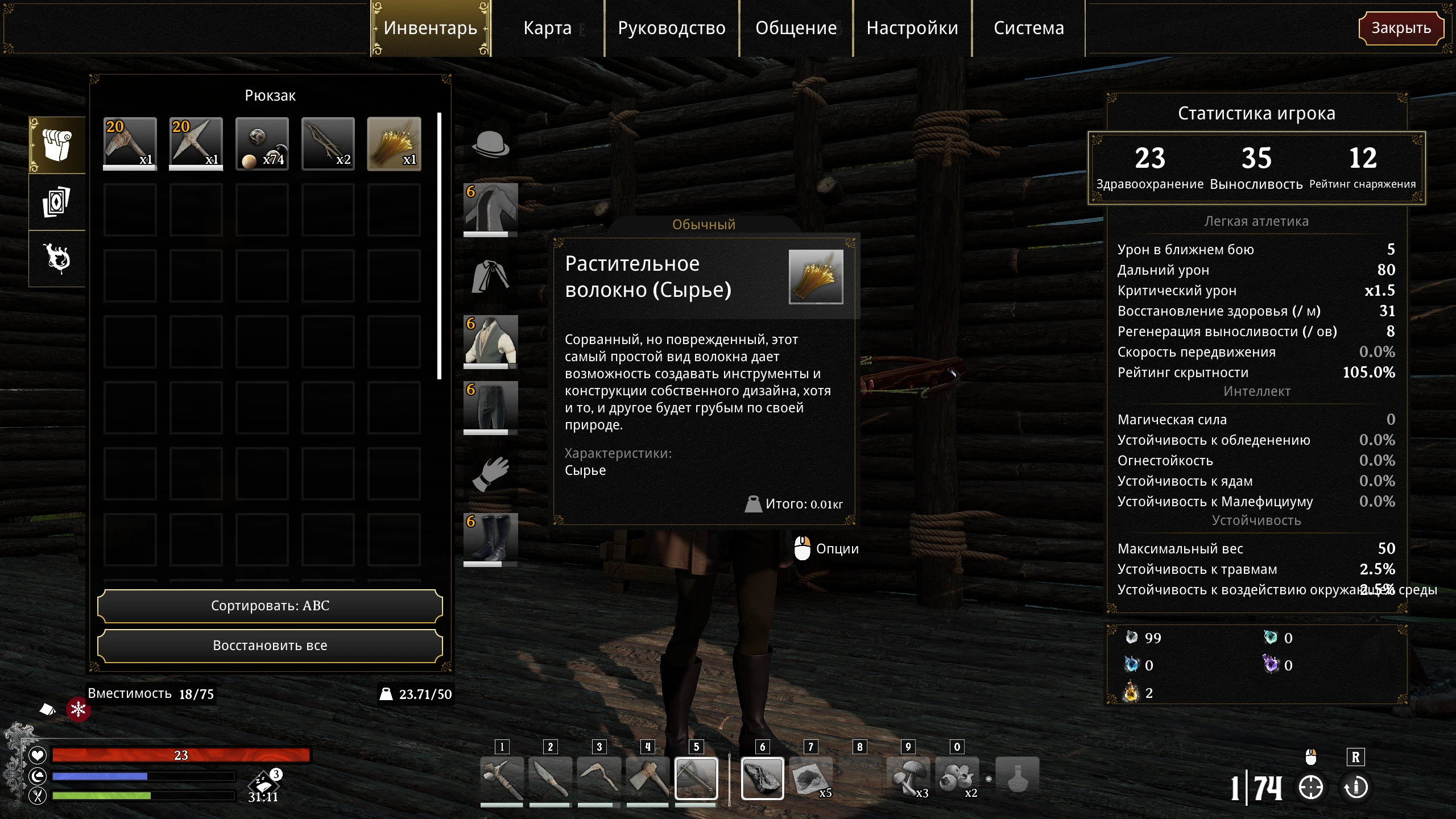Click the snowflake cold status icon
Image resolution: width=1456 pixels, height=819 pixels.
coord(78,710)
